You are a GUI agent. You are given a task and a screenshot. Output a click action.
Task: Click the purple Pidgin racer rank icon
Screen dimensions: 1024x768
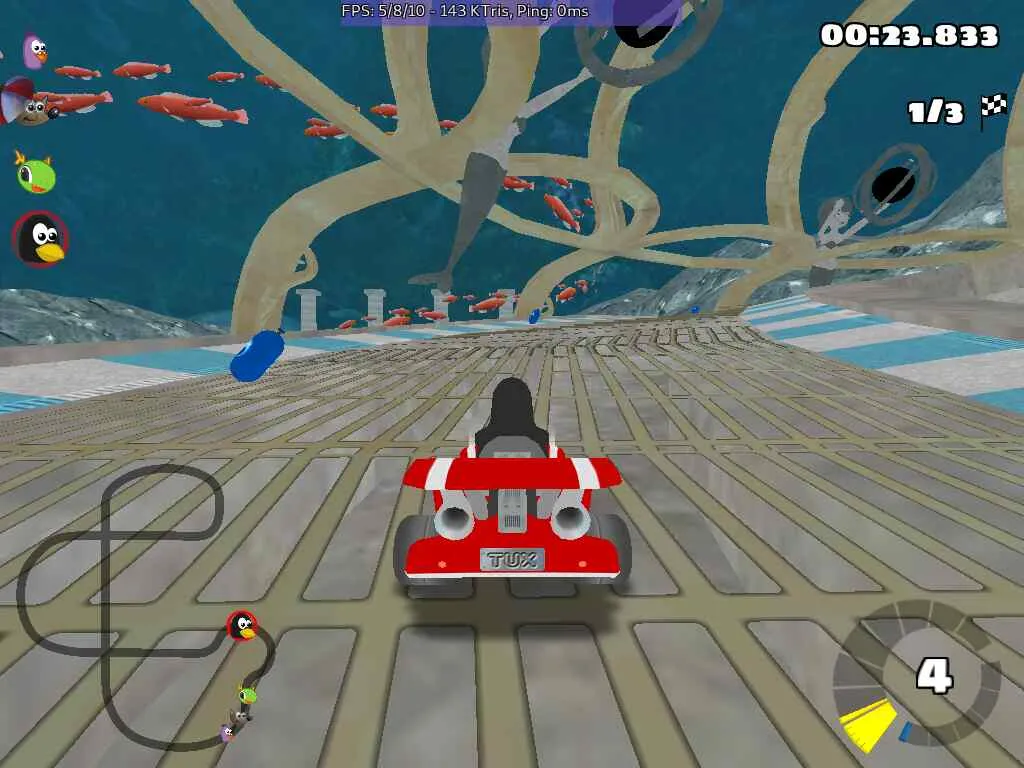pyautogui.click(x=35, y=51)
